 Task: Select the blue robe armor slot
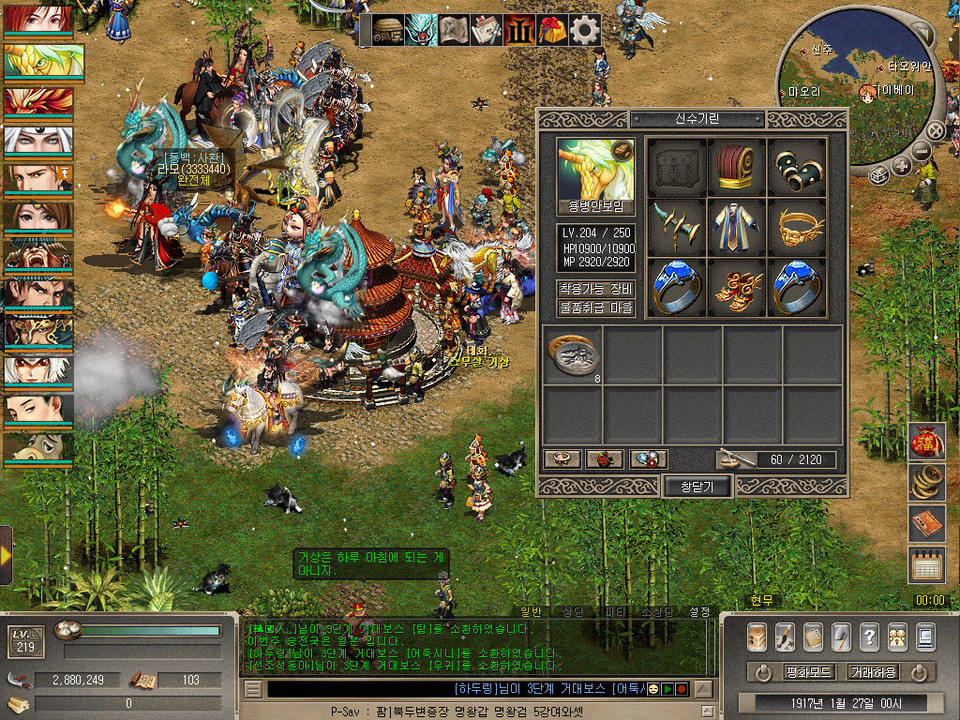[737, 227]
